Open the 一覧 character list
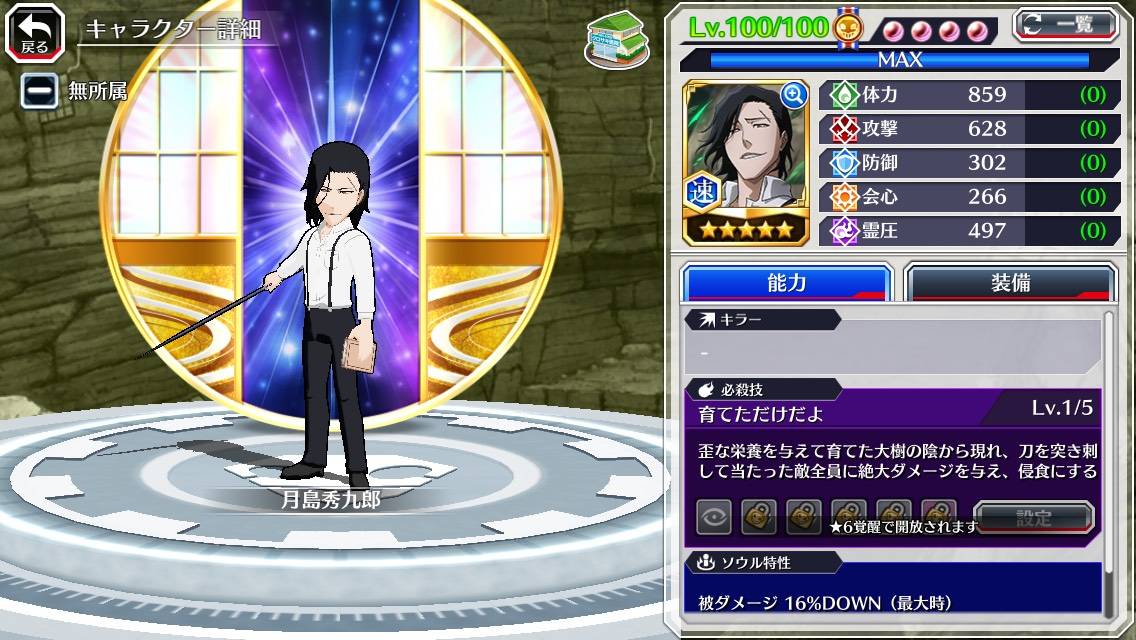Screen dimensions: 1136x640 pos(1067,25)
